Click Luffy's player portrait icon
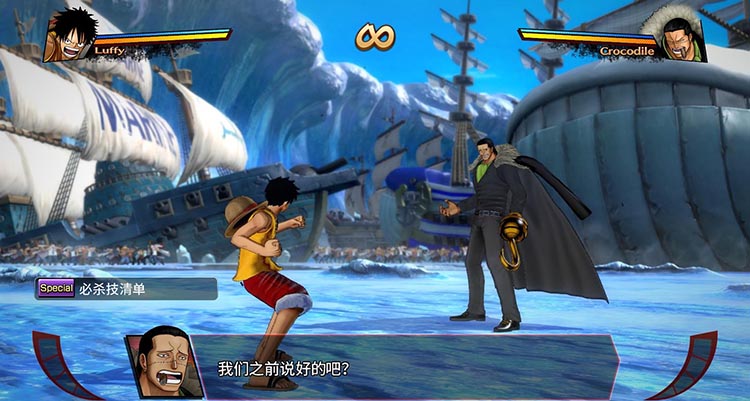 pos(69,35)
